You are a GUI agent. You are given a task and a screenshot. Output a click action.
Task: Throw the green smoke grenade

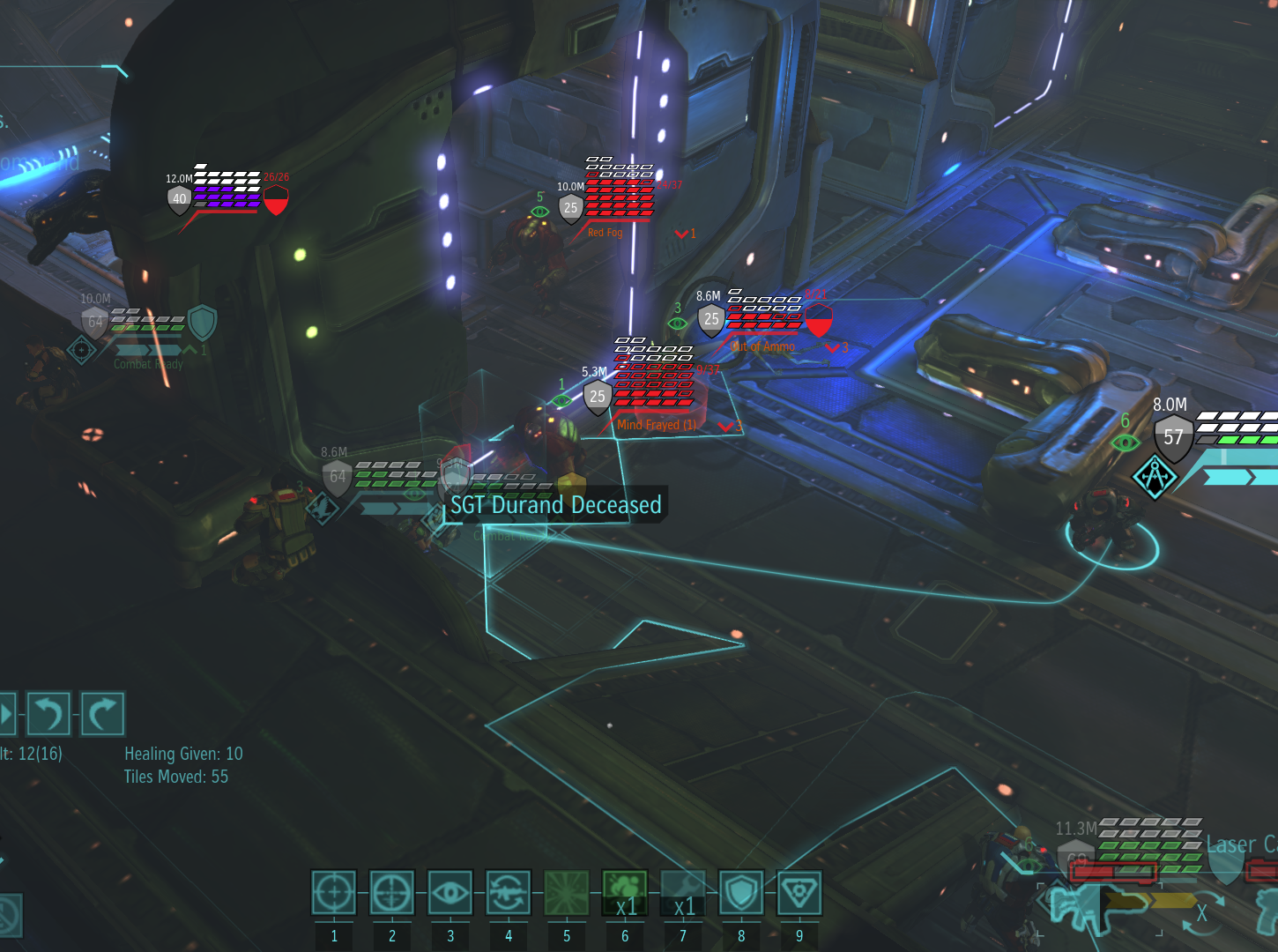[625, 893]
